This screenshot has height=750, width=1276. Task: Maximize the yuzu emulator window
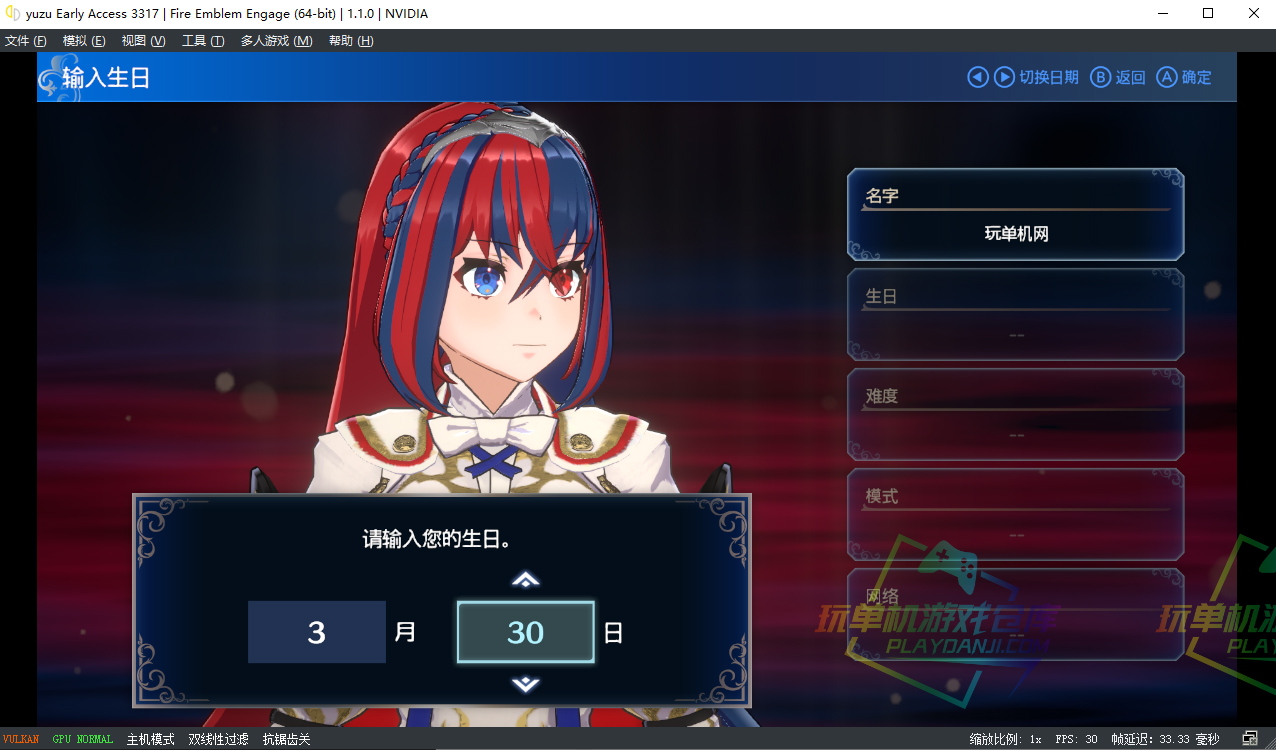tap(1208, 14)
